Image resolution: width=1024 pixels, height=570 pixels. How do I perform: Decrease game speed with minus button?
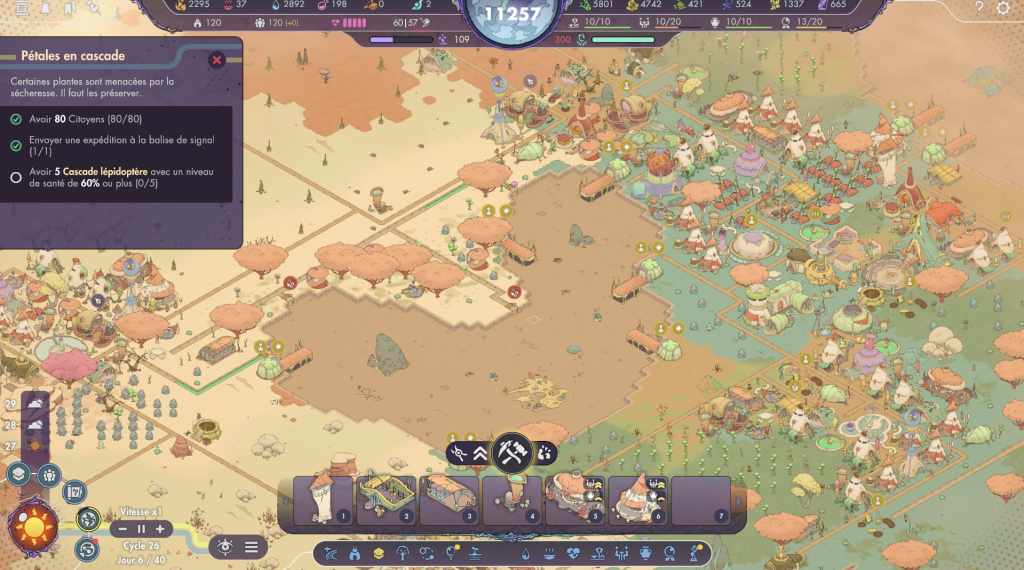coord(123,528)
